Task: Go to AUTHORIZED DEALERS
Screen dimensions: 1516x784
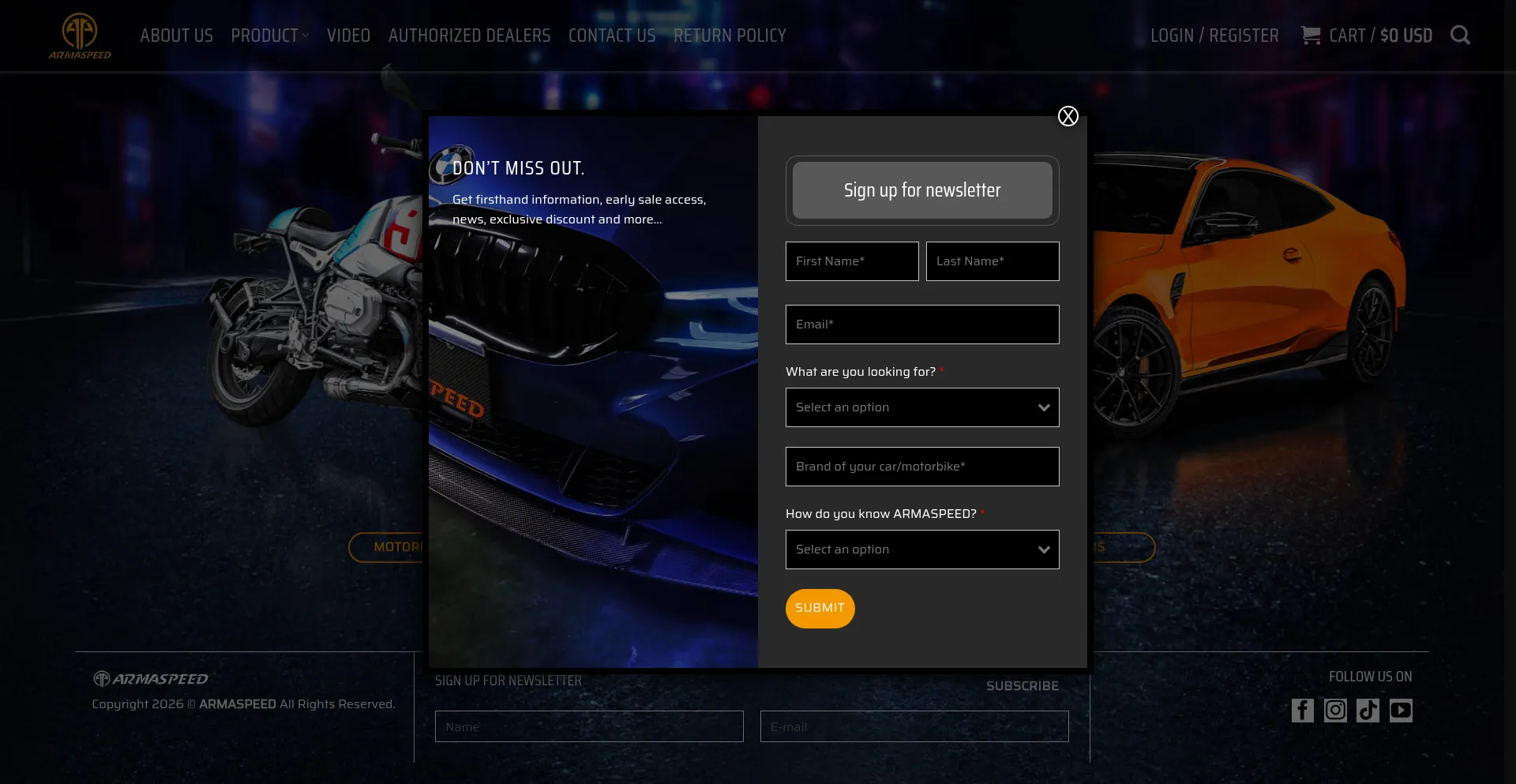Action: pos(469,35)
